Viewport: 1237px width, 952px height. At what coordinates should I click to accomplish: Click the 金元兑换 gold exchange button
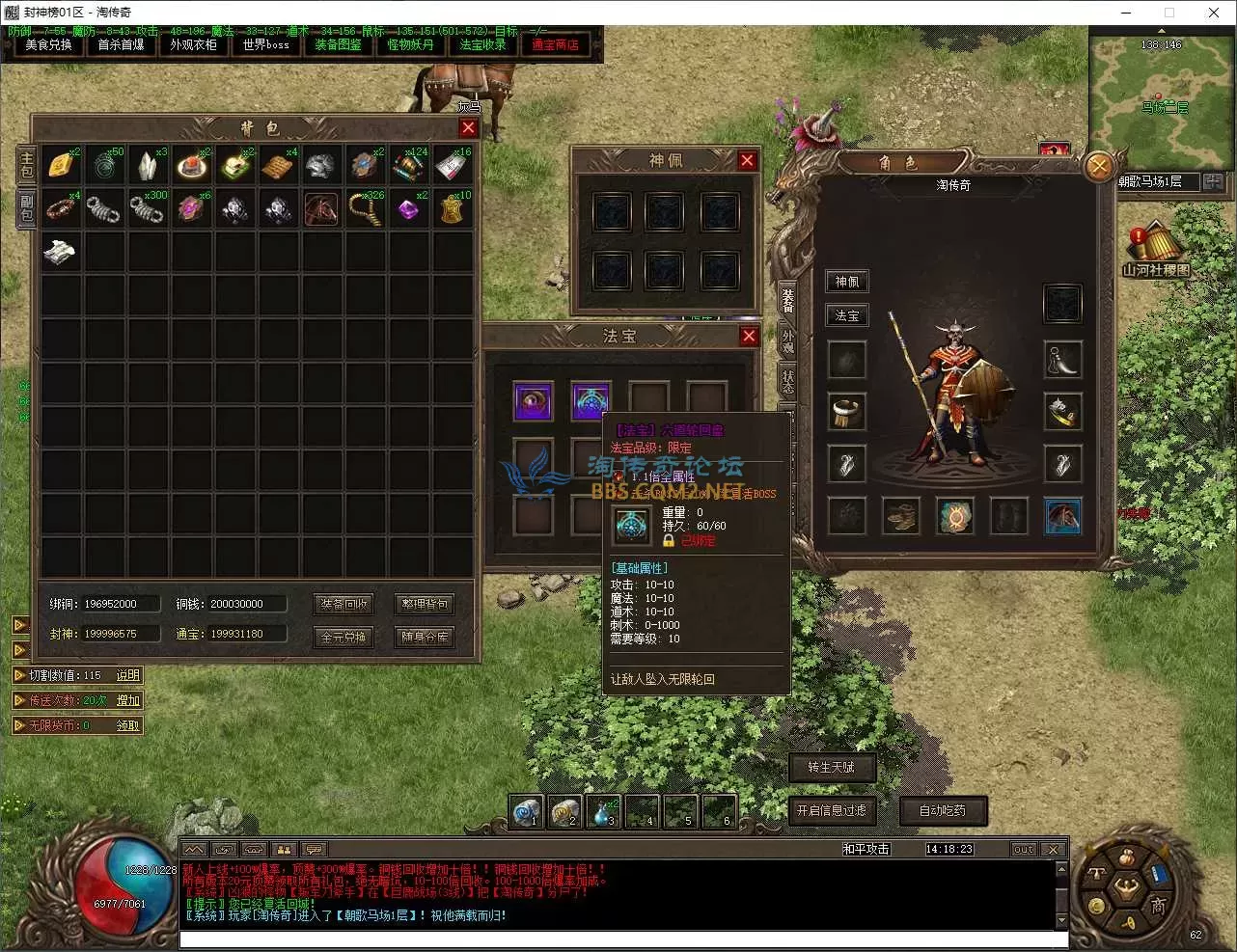(344, 637)
